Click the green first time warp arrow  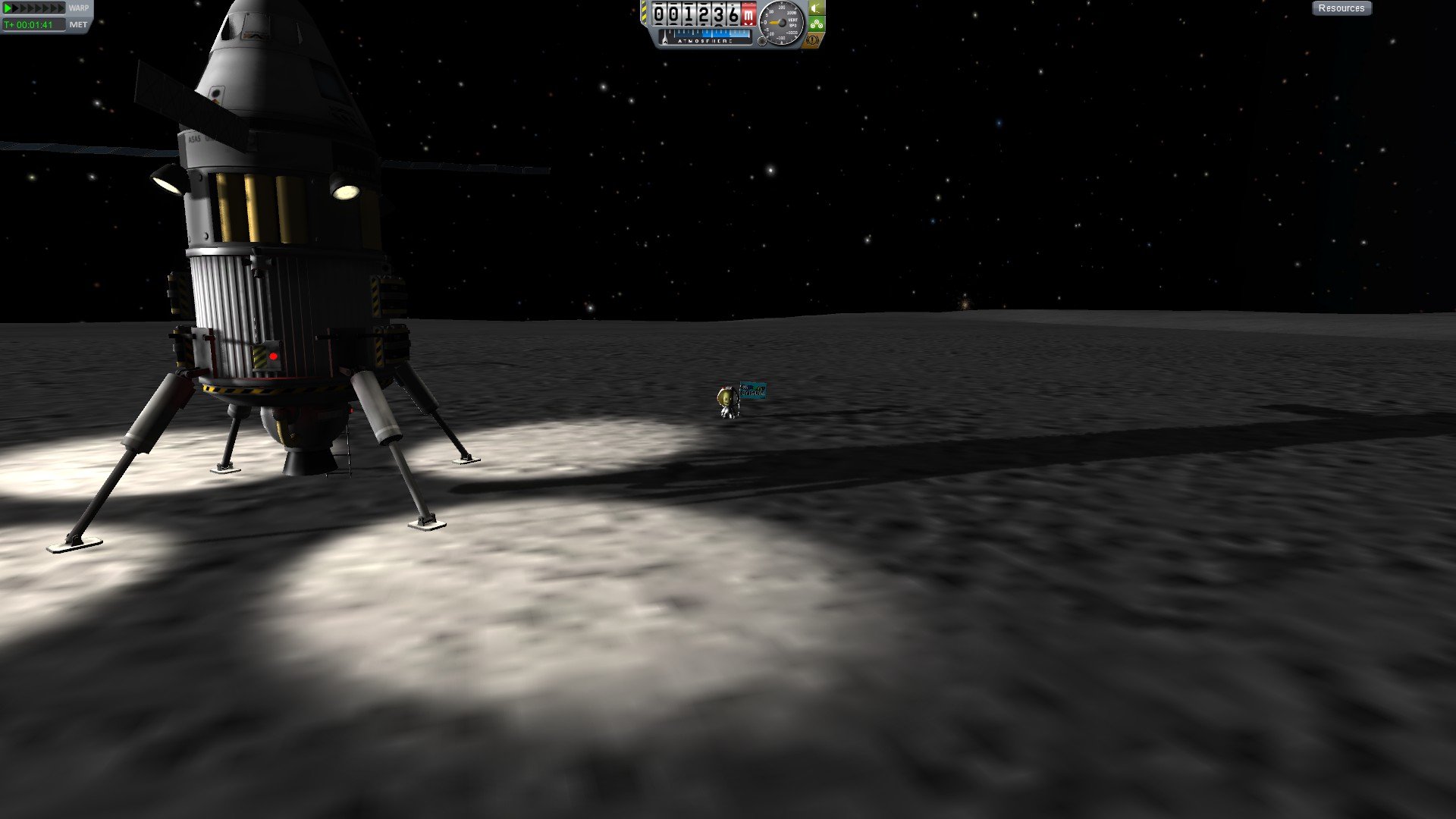pos(8,8)
